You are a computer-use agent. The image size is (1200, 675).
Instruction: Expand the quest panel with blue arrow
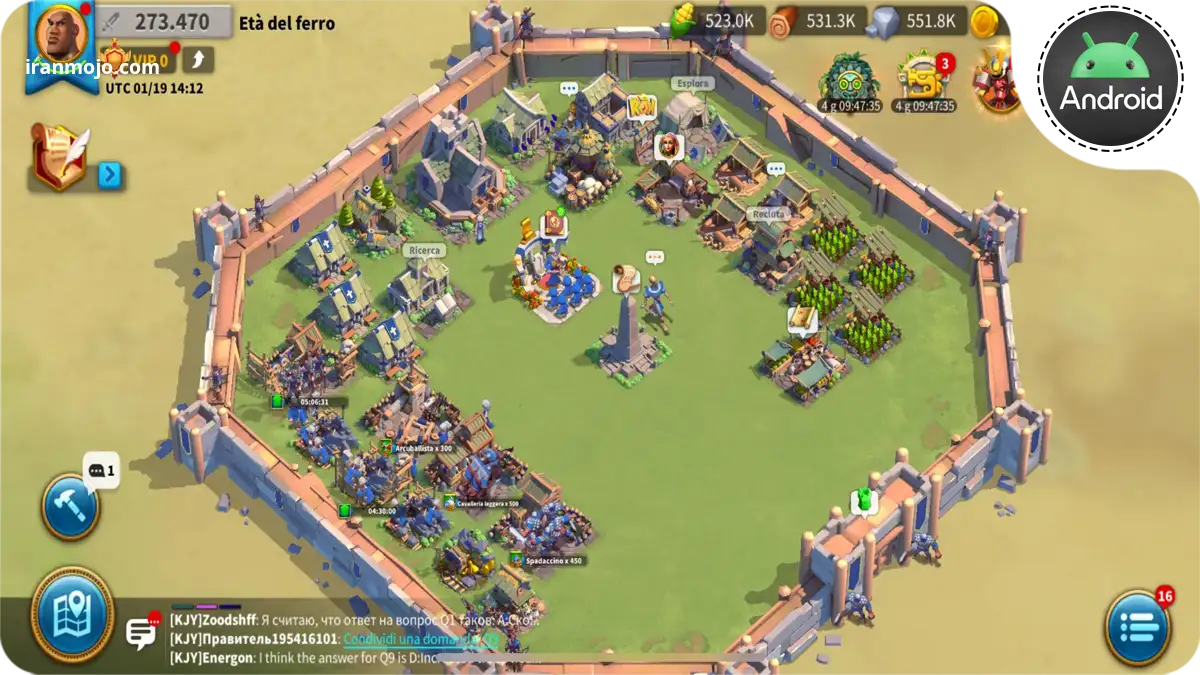(110, 176)
